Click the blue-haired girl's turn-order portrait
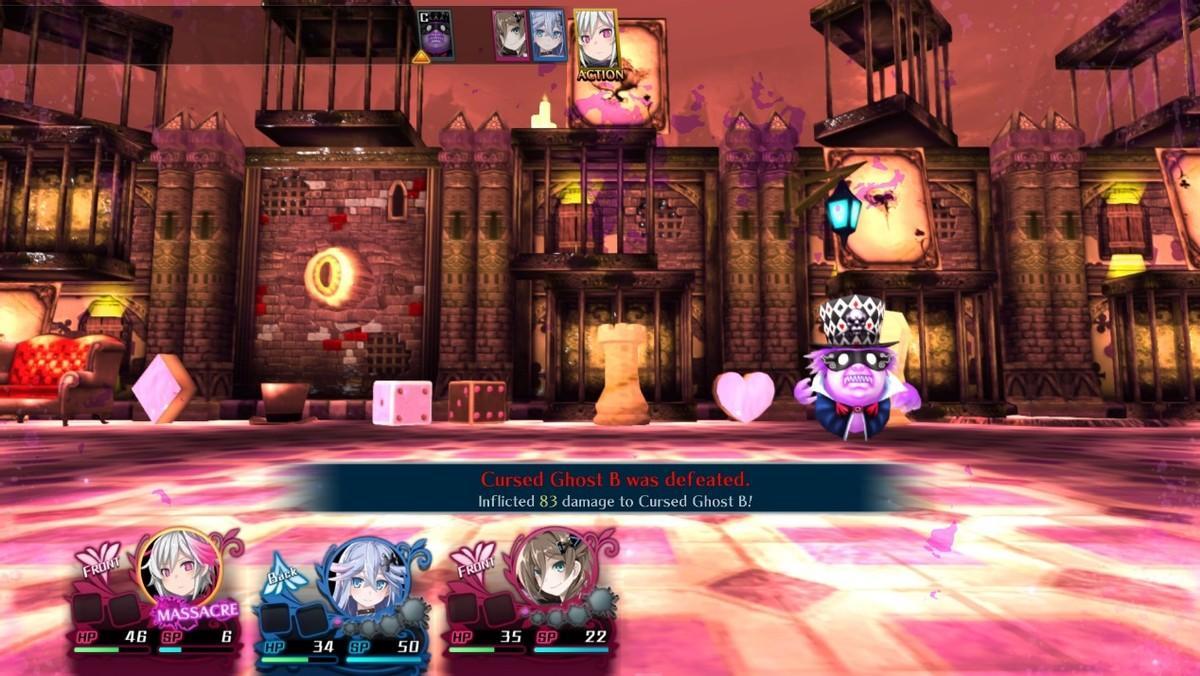 (548, 36)
